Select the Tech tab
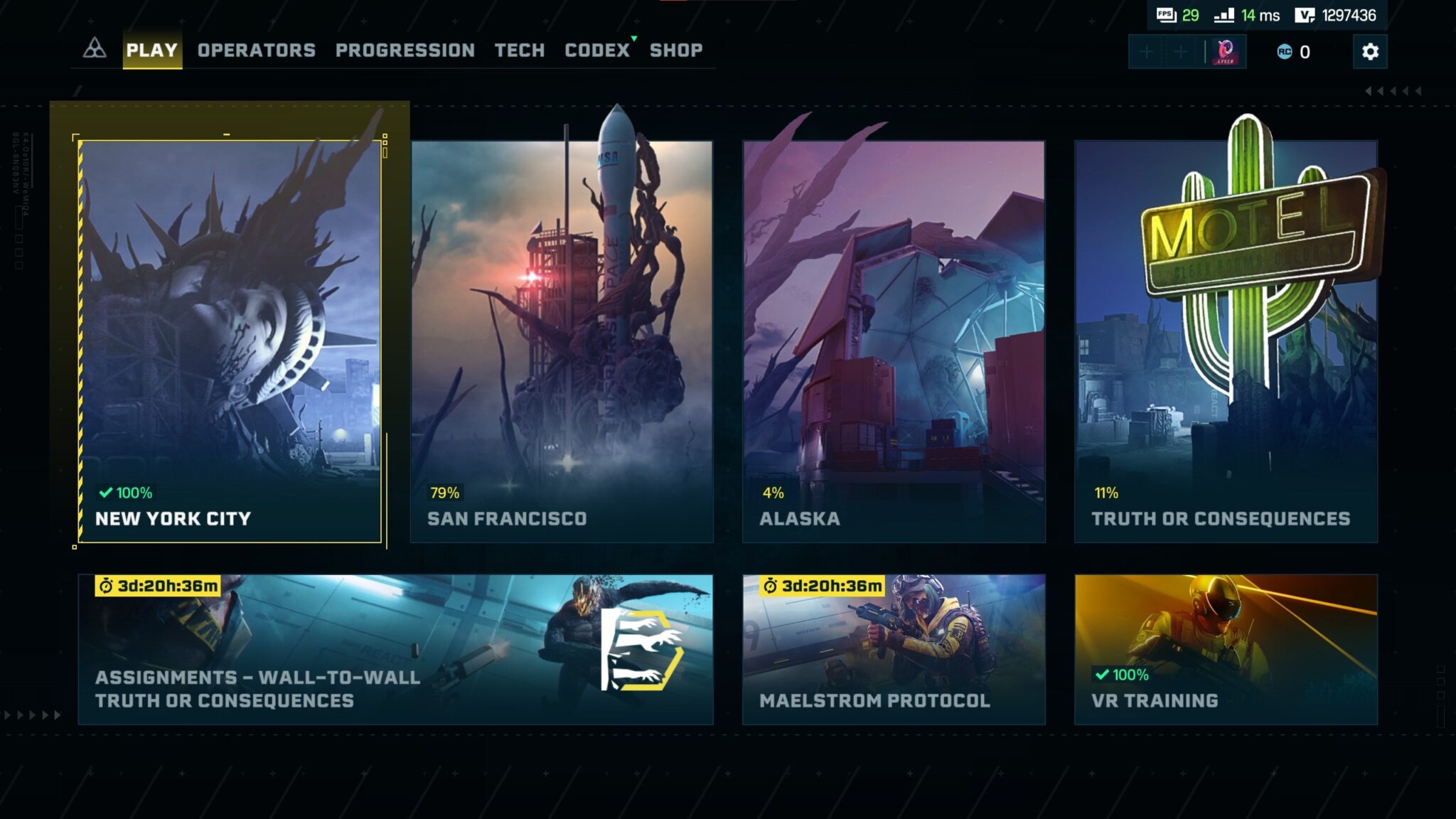1456x819 pixels. click(519, 50)
